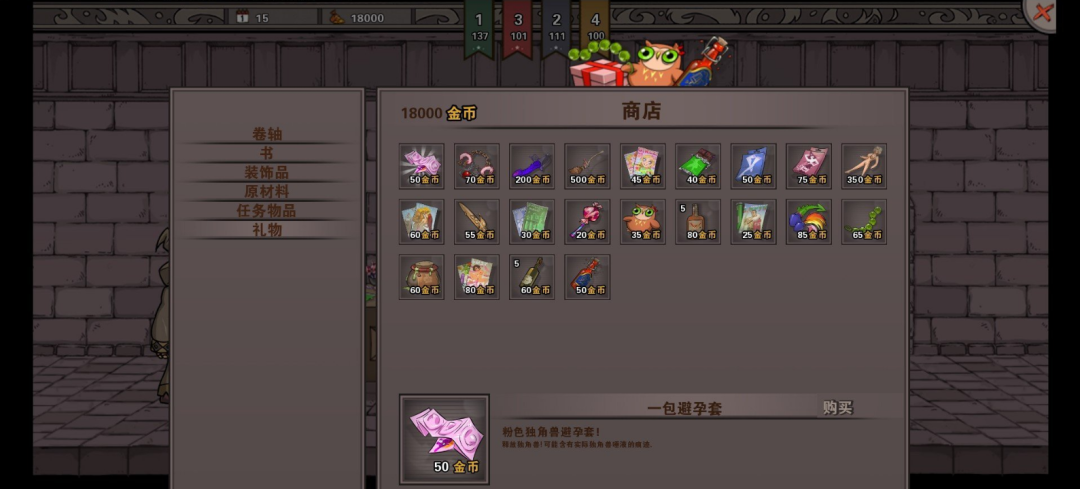The image size is (1080, 489).
Task: Switch to the 卷轴 (scrolls) category
Action: 267,134
